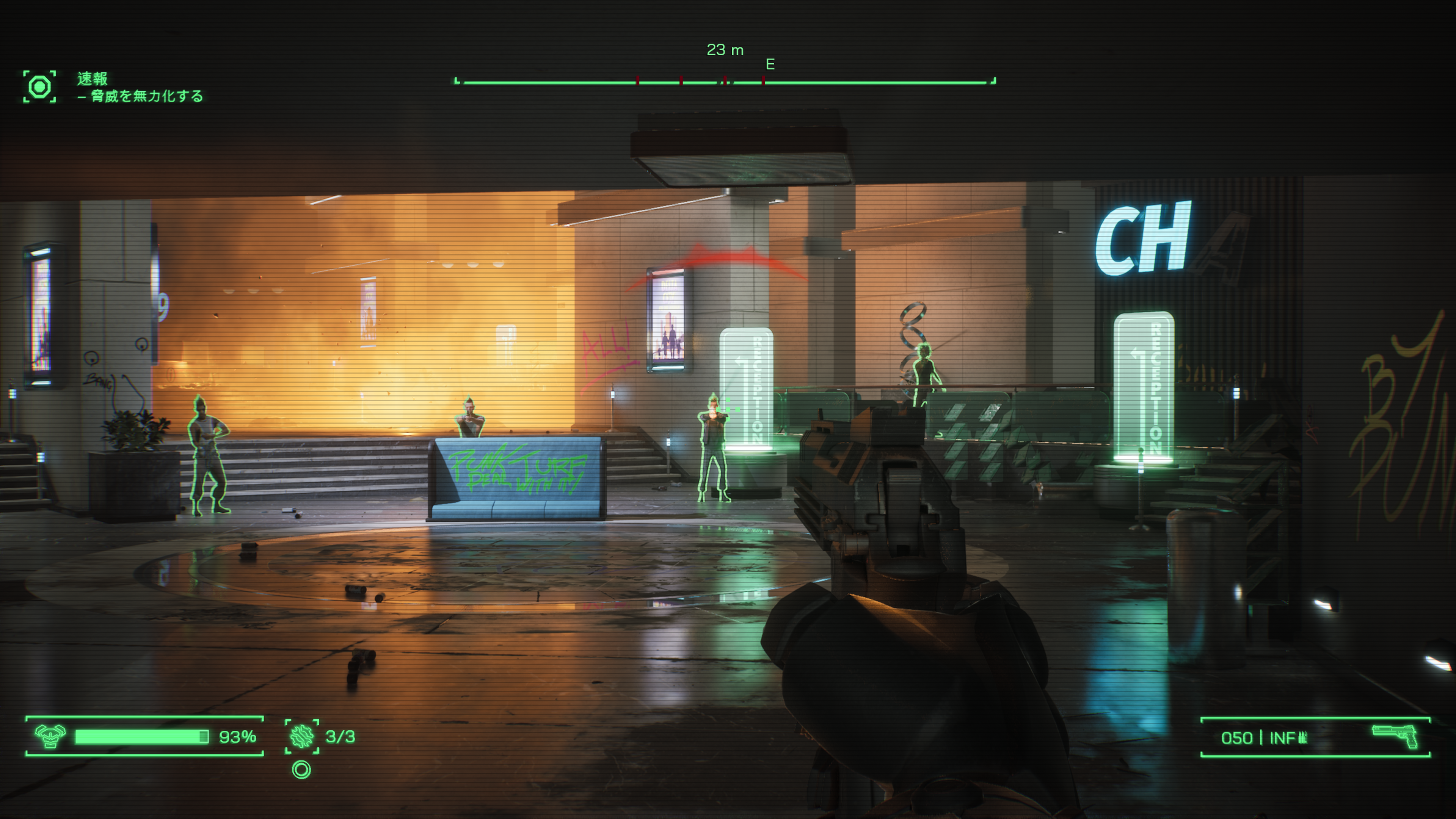Image resolution: width=1456 pixels, height=819 pixels.
Task: Click the small ring icon under repair charges
Action: coord(302,770)
